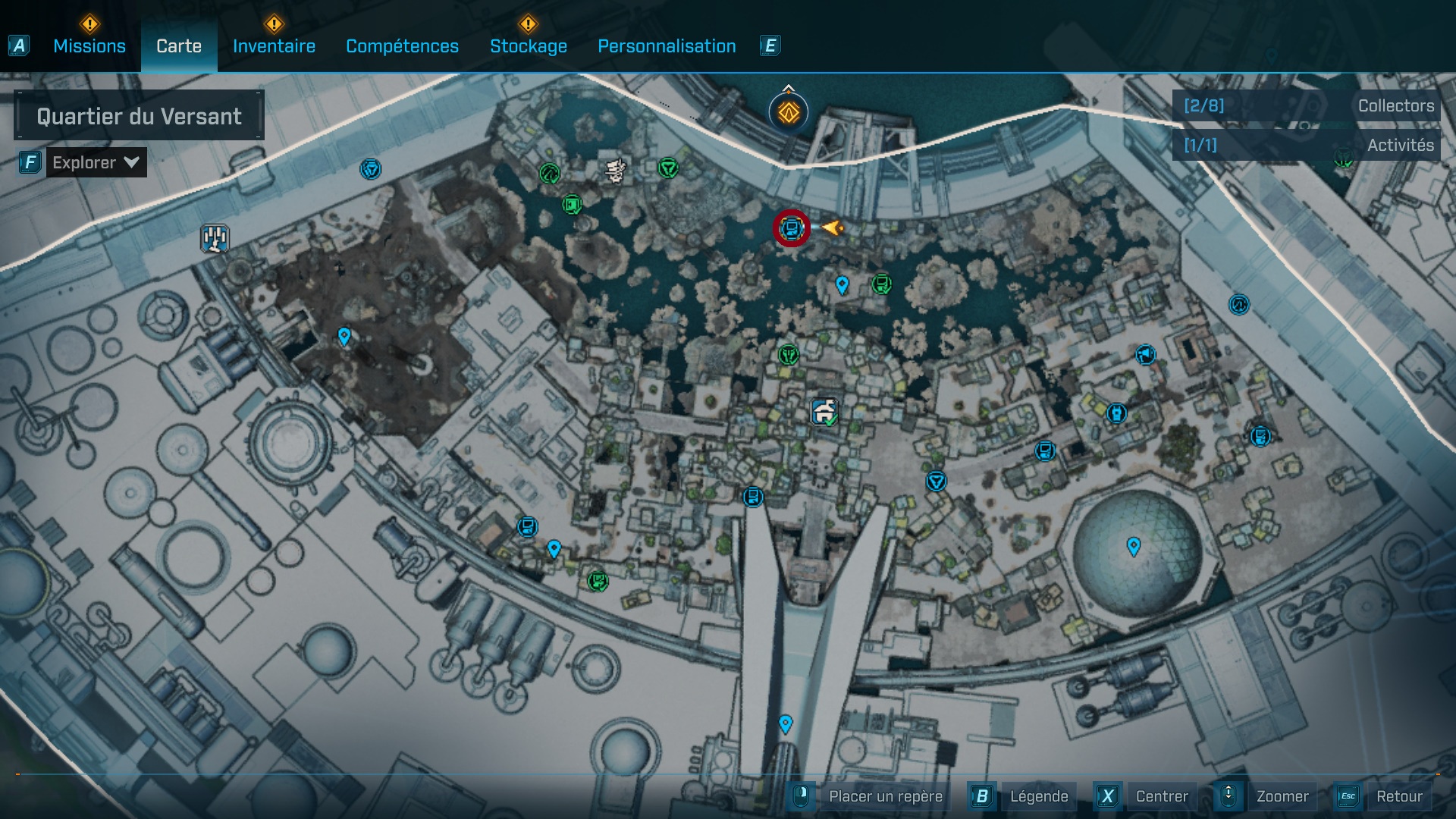Screen dimensions: 1456x819
Task: Open the Missions tab
Action: (88, 45)
